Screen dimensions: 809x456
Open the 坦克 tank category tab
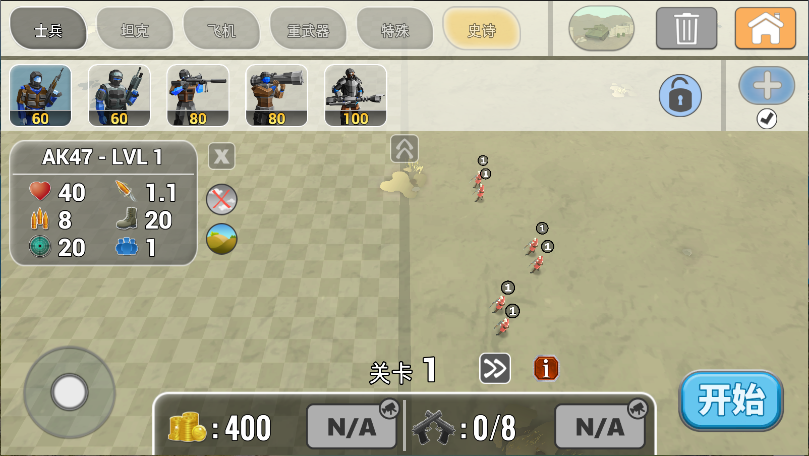click(135, 29)
